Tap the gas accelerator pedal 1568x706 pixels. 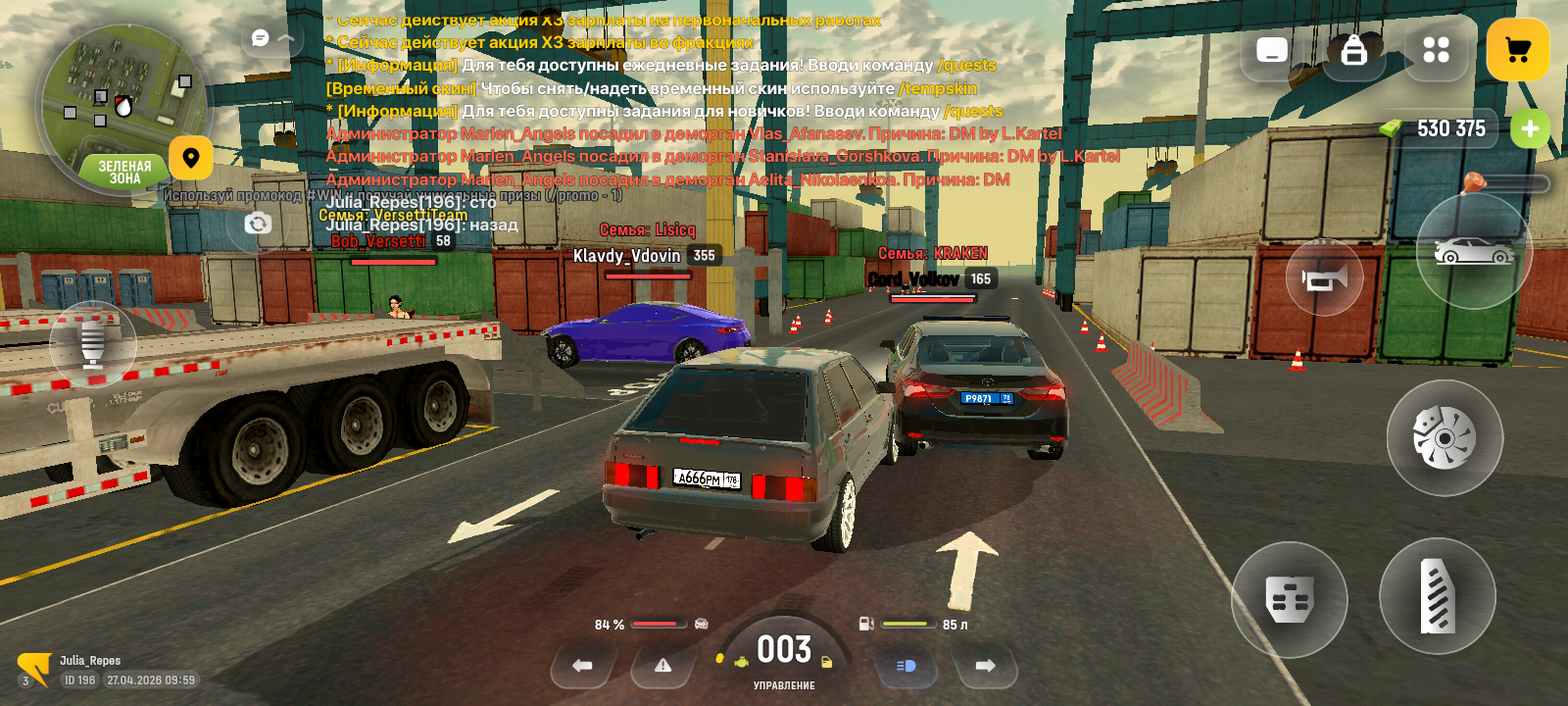[1437, 596]
